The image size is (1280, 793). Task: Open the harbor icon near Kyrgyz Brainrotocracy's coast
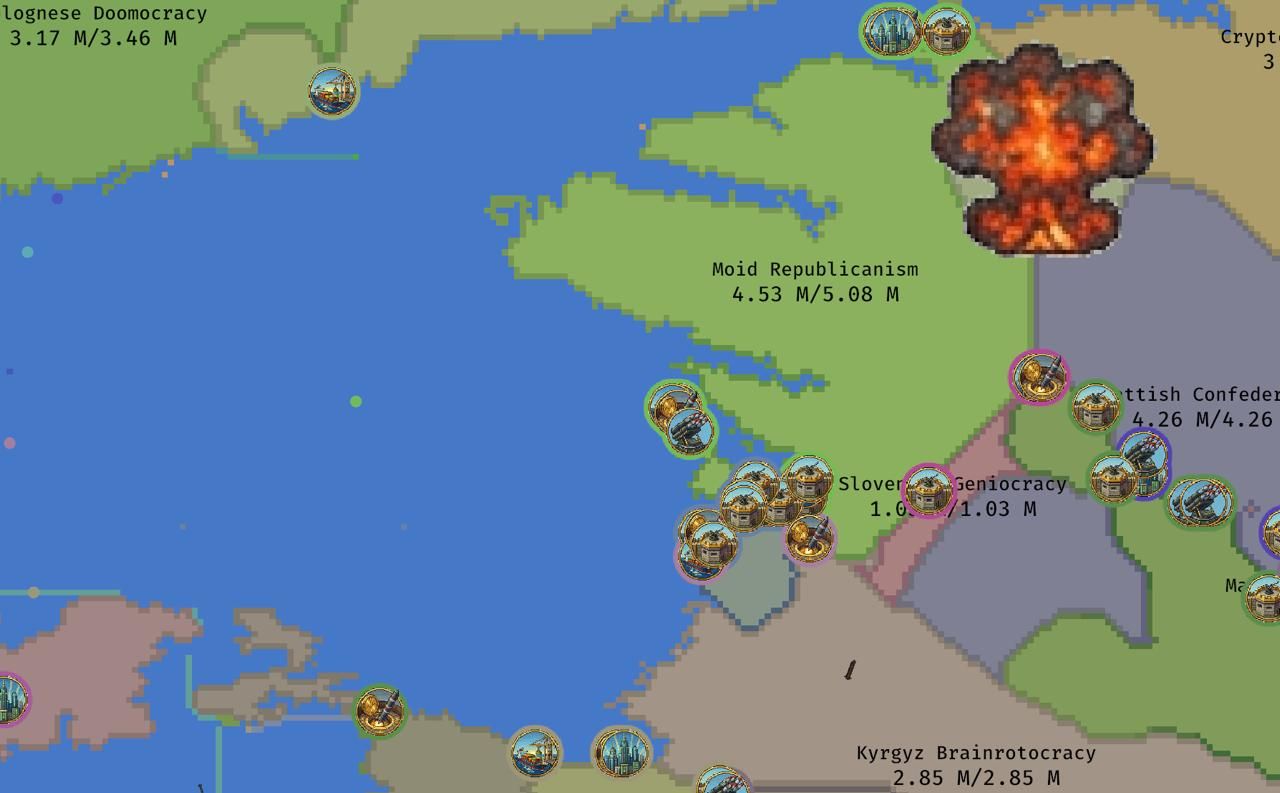tap(534, 755)
